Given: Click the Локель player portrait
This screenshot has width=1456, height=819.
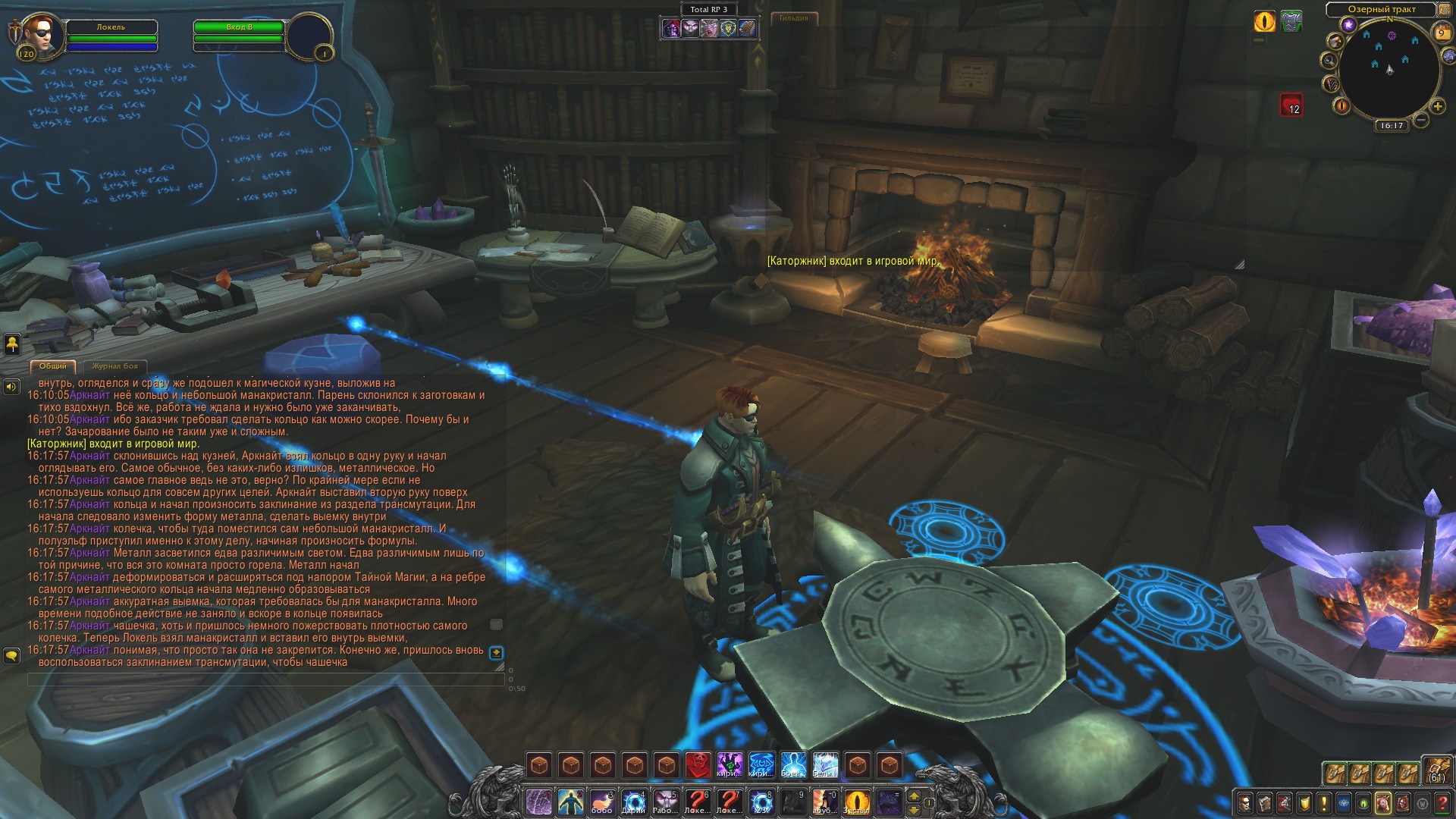Looking at the screenshot, I should pos(36,33).
